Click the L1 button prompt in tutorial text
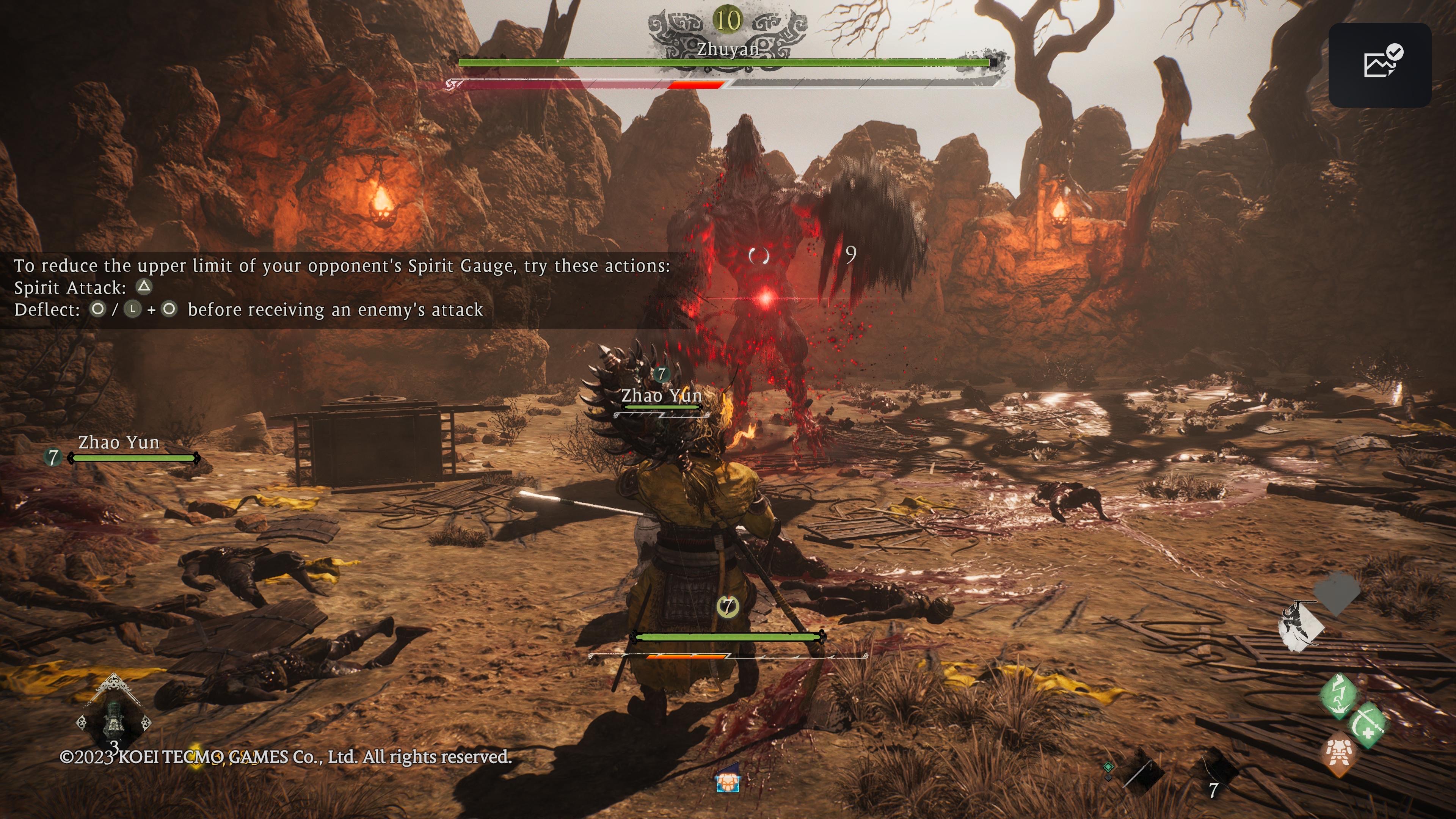The width and height of the screenshot is (1456, 819). tap(133, 310)
